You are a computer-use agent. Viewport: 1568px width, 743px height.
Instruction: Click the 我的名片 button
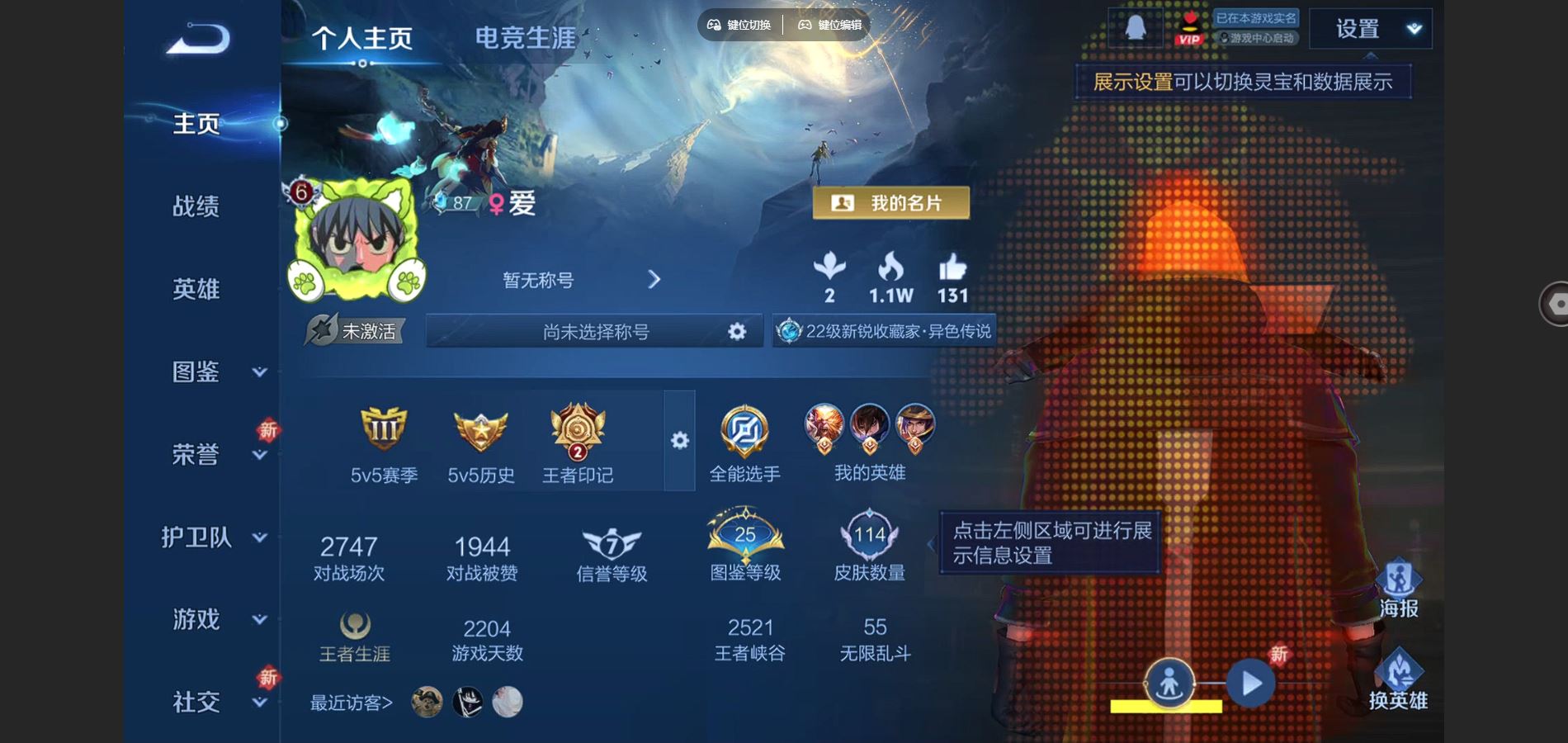(890, 203)
